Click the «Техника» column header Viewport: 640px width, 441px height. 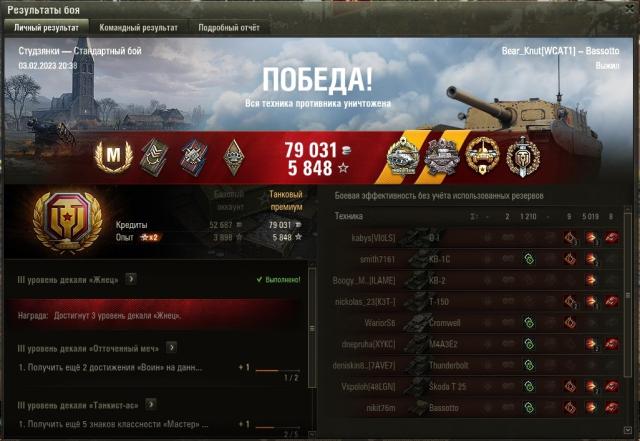click(x=349, y=216)
